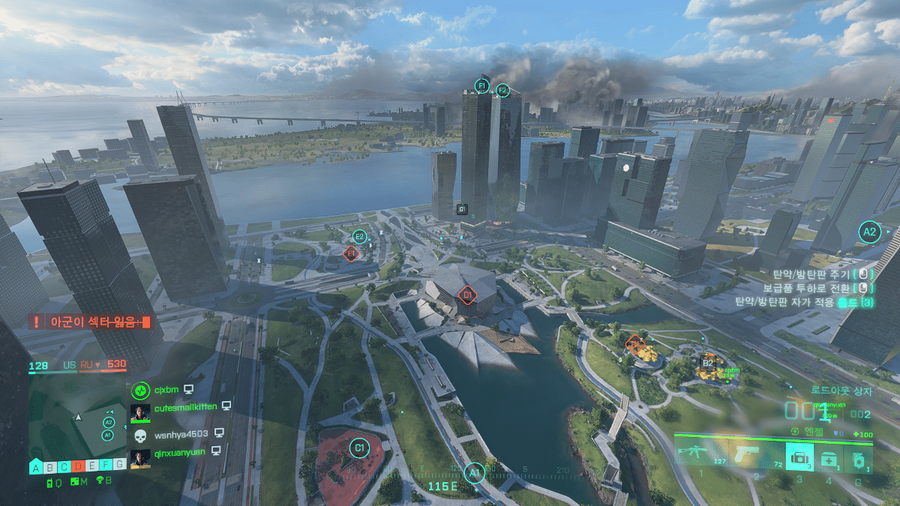Select contested sector D in the sector bar
The height and width of the screenshot is (506, 900).
78,465
